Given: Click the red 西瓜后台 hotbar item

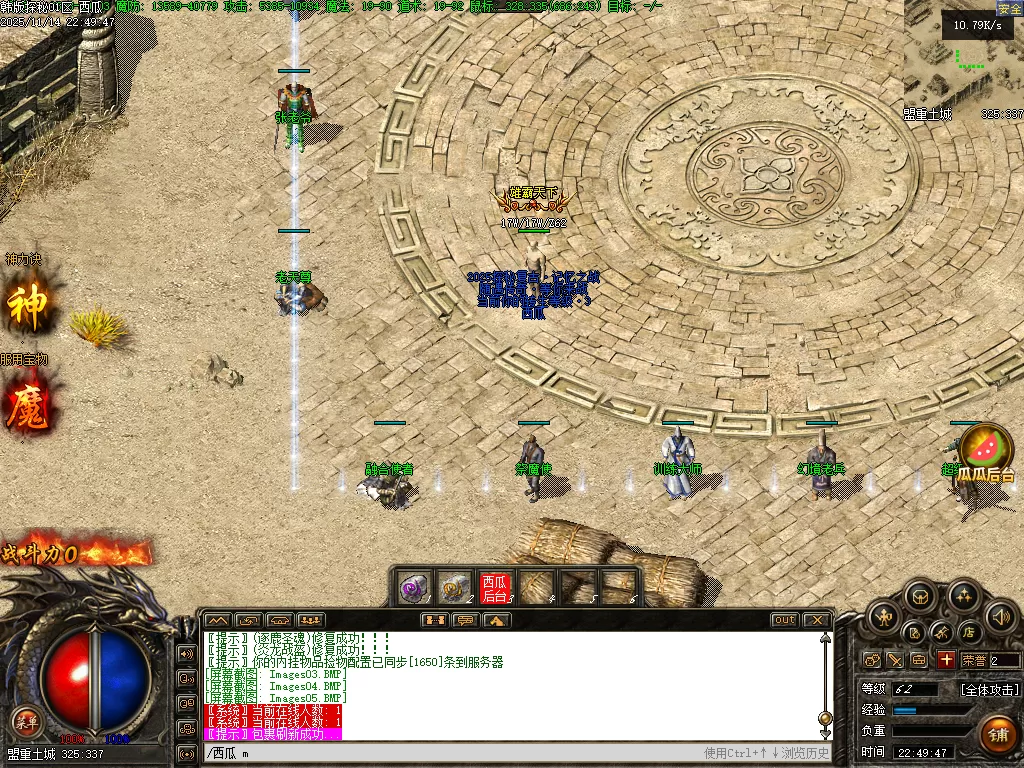Looking at the screenshot, I should (495, 587).
